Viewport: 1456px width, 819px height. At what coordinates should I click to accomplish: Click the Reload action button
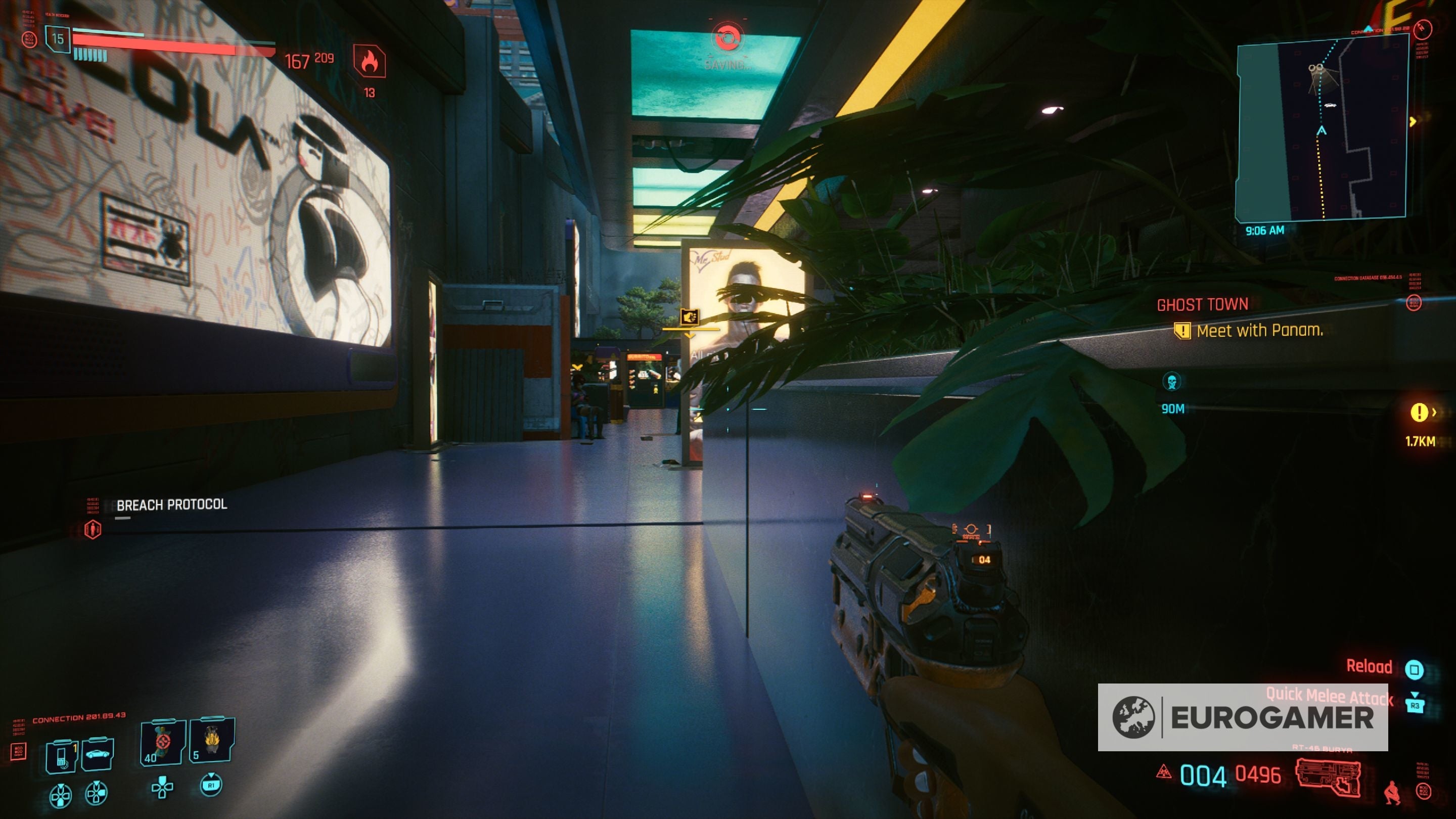coord(1370,667)
